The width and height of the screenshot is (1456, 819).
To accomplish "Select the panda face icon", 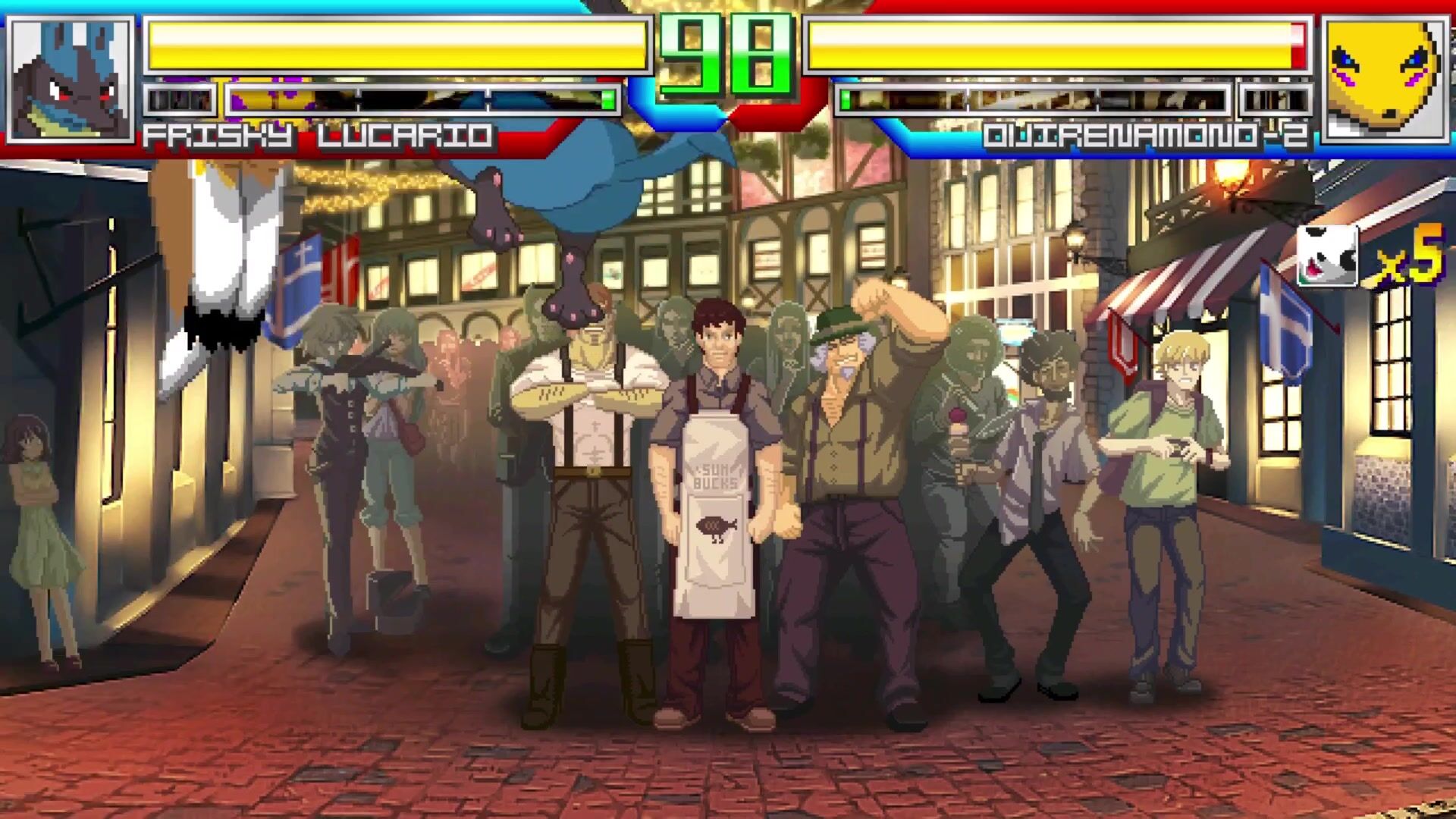I will 1327,256.
